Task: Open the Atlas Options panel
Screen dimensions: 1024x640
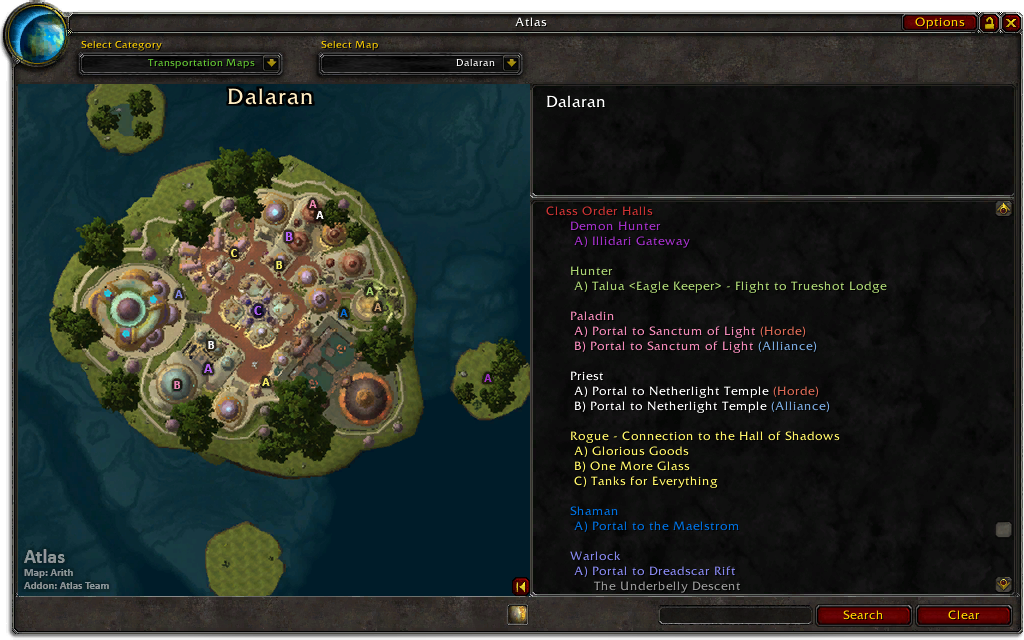Action: tap(939, 22)
